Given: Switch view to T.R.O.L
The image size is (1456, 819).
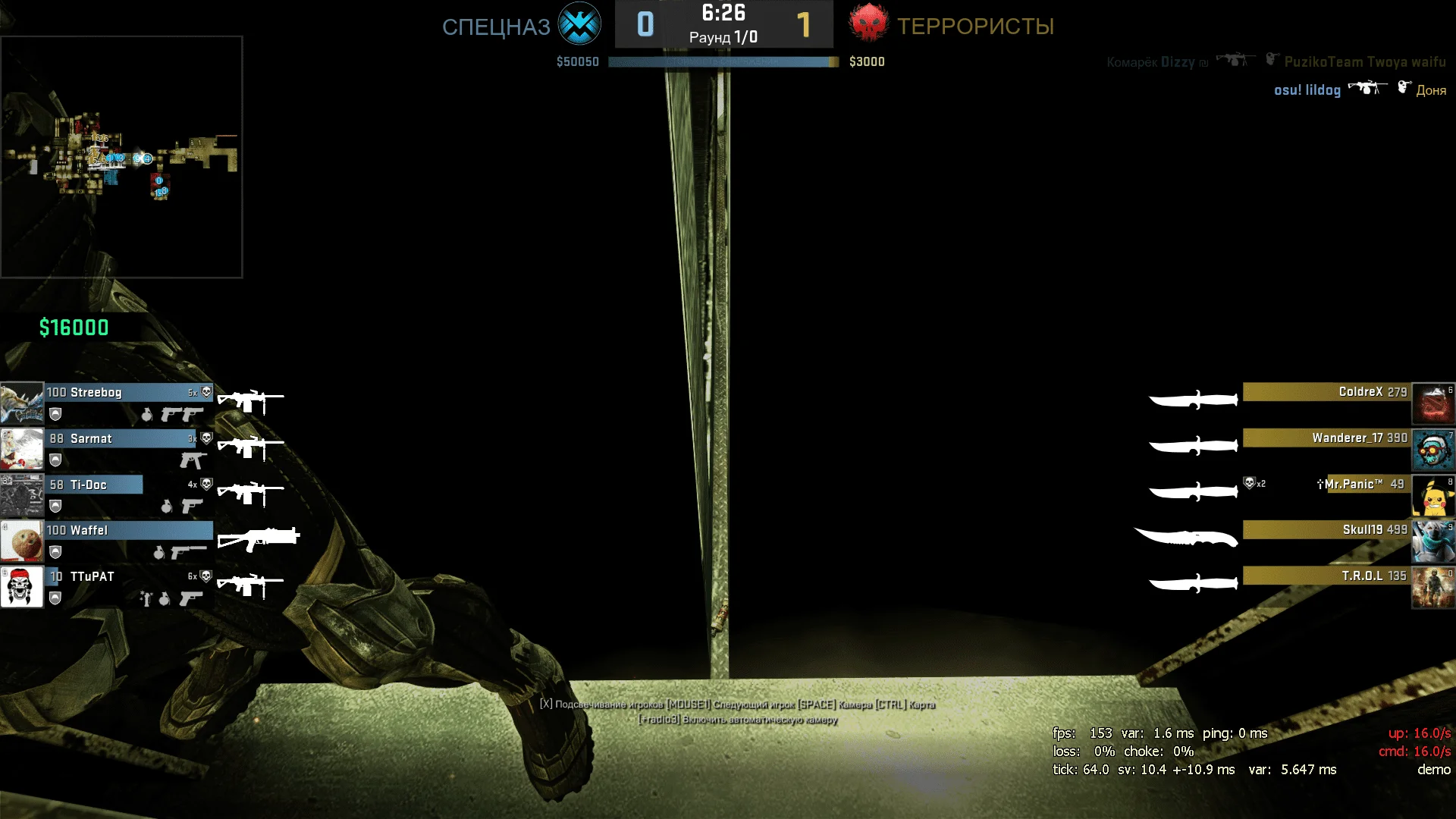Looking at the screenshot, I should point(1327,576).
